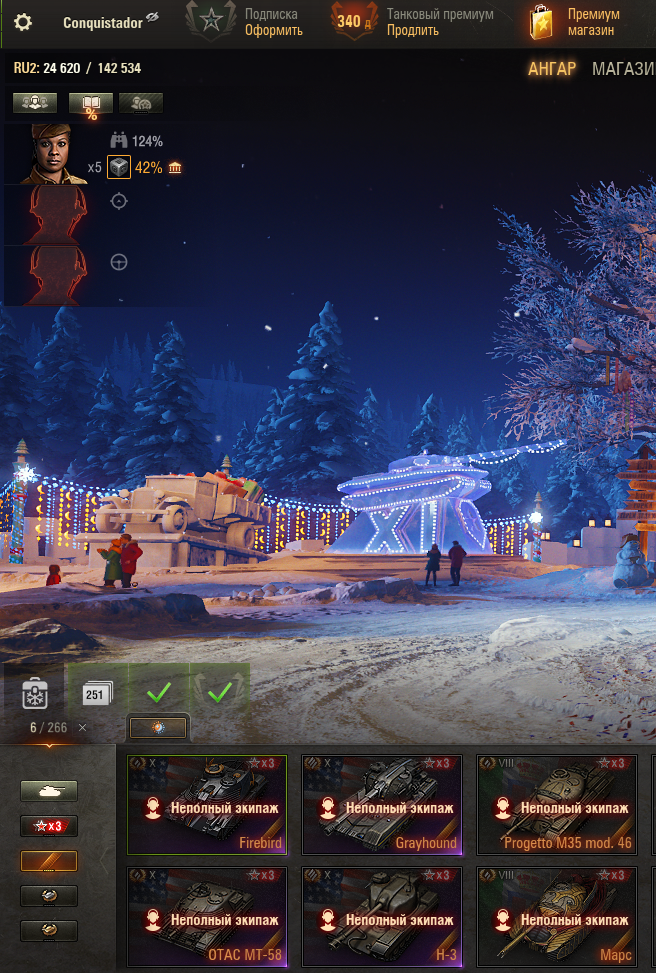Select the Grayhound tank card
Viewport: 656px width, 973px height.
pyautogui.click(x=381, y=804)
